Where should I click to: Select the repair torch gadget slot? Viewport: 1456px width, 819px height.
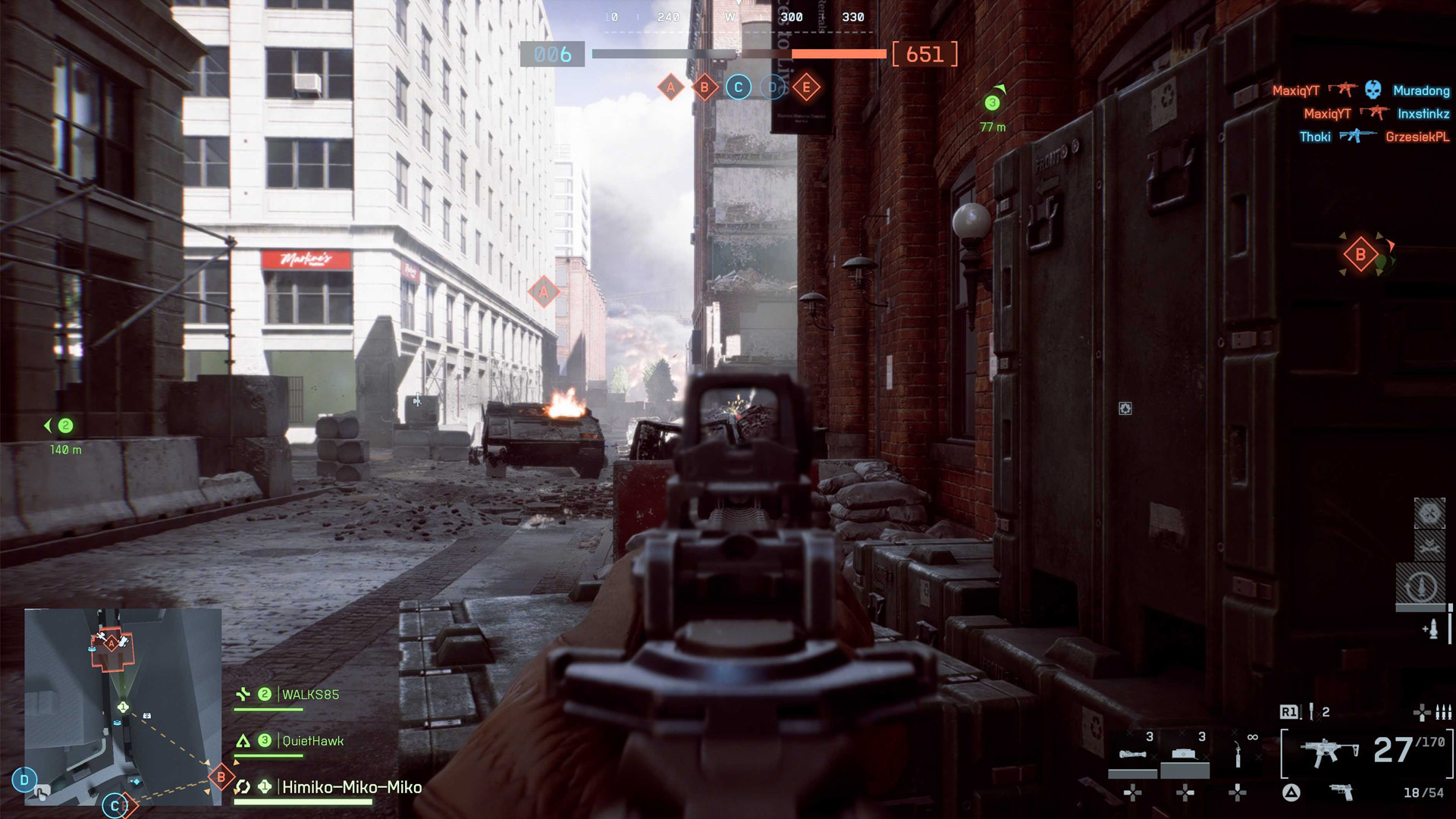pyautogui.click(x=1238, y=755)
